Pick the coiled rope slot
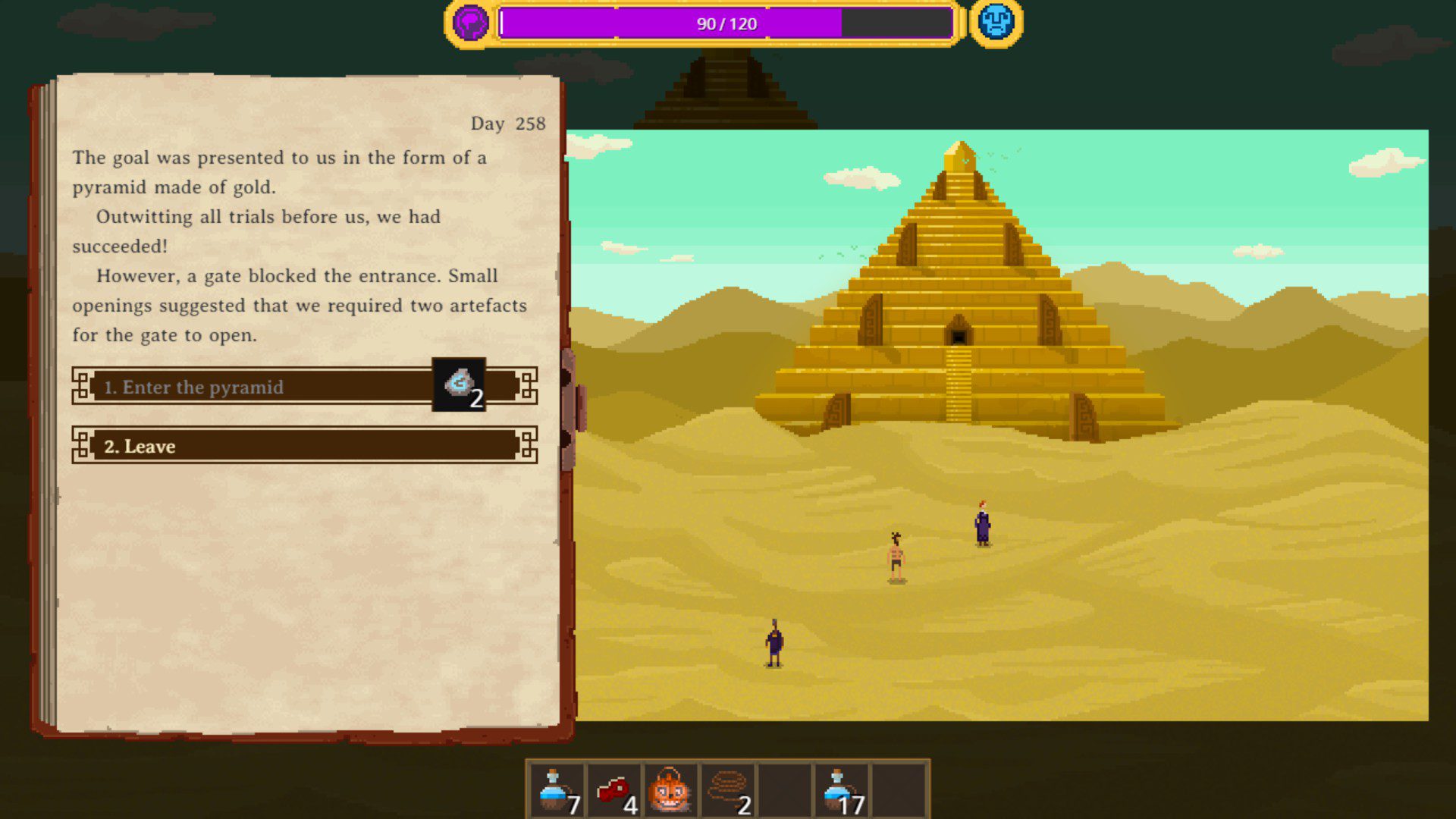 coord(728,790)
